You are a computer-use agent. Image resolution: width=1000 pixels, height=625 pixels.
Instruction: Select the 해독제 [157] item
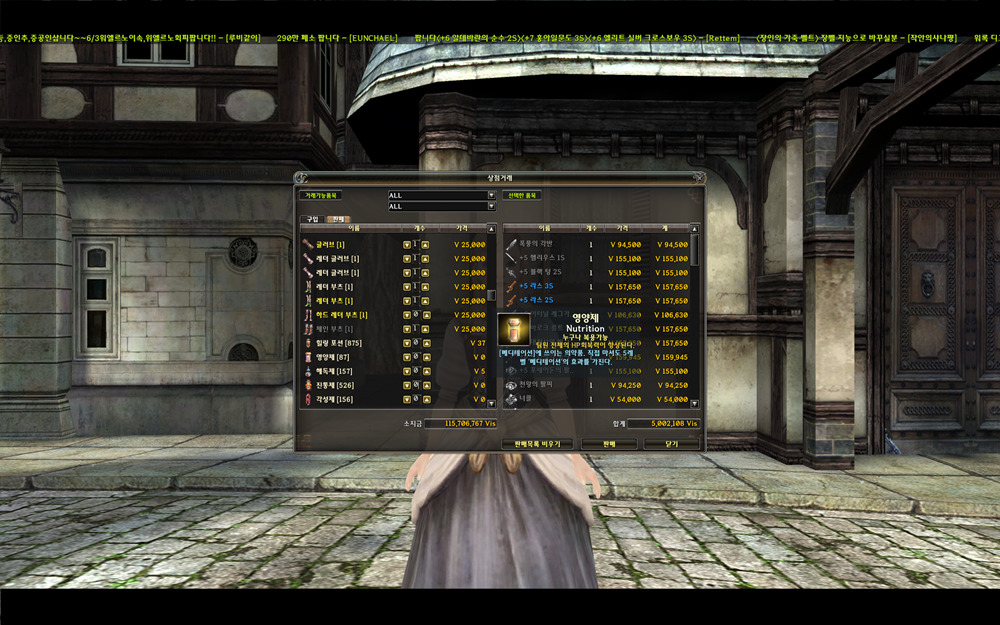click(337, 371)
